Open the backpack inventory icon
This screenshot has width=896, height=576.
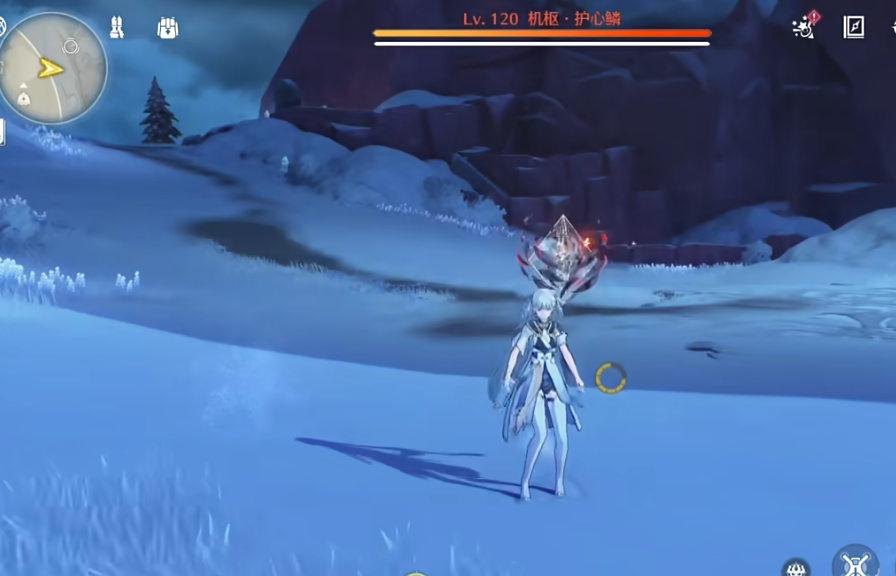[x=168, y=28]
